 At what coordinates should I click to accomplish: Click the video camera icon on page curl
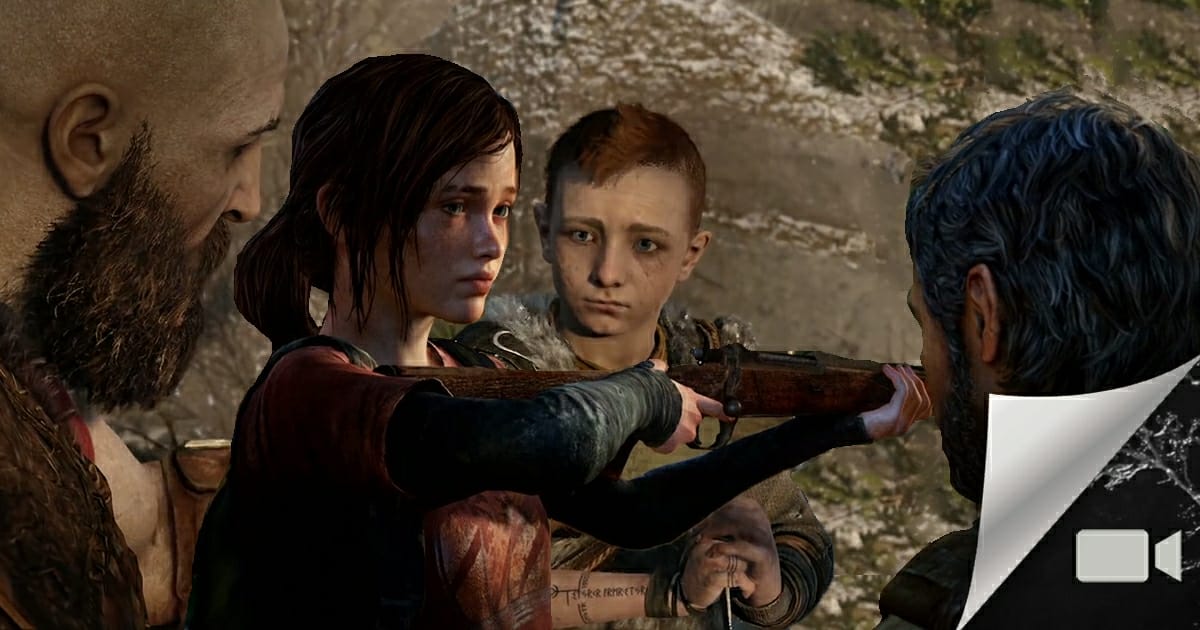[1127, 556]
